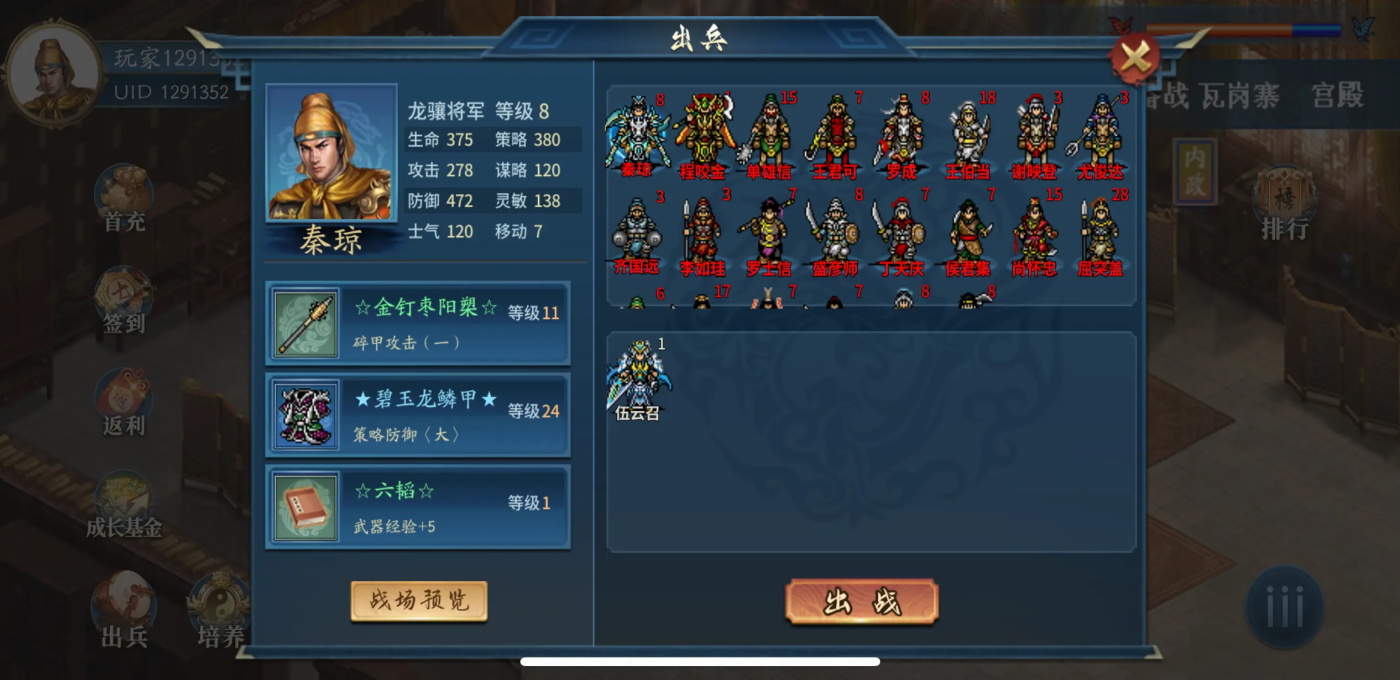This screenshot has width=1400, height=680.
Task: Select general 屈突盖 level 28
Action: click(x=1099, y=235)
